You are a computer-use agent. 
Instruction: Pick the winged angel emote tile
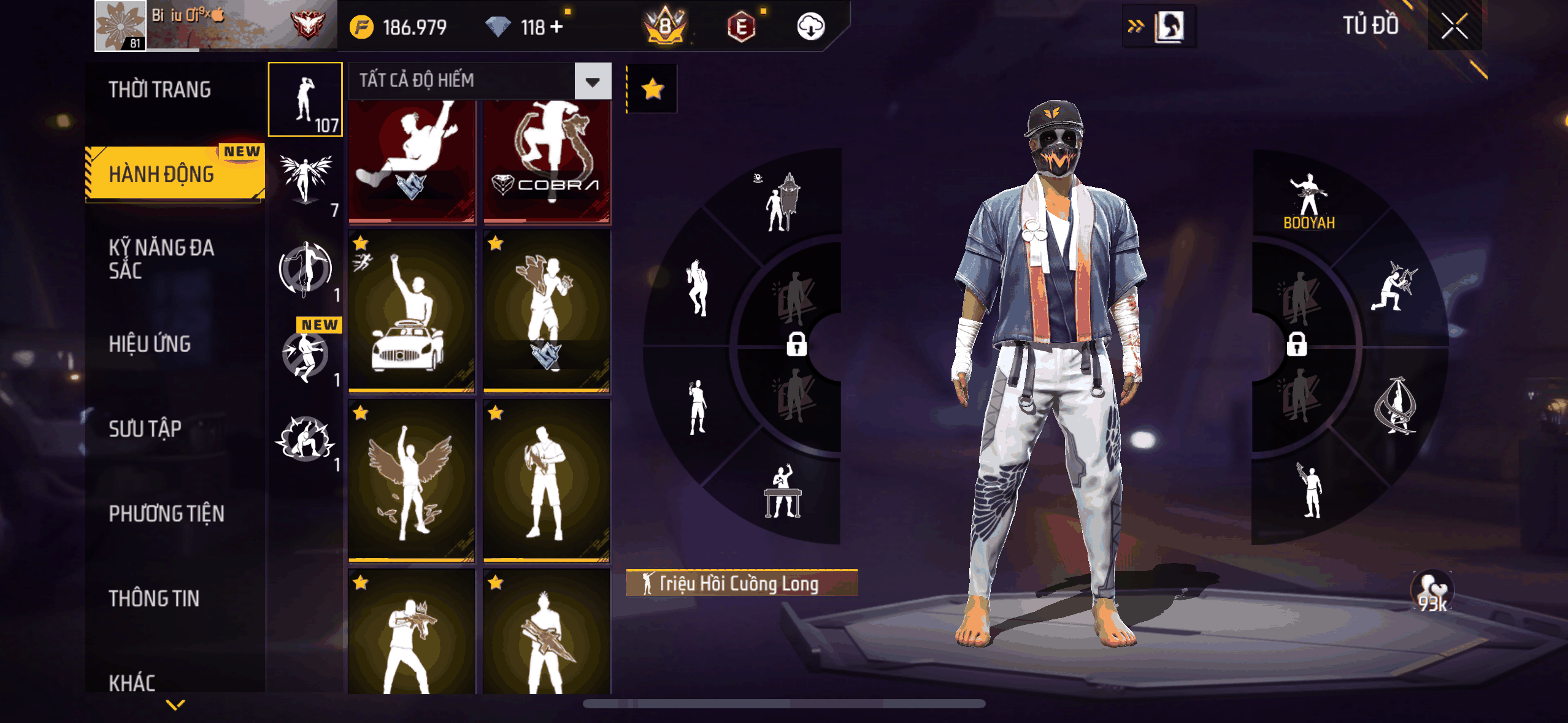coord(412,480)
